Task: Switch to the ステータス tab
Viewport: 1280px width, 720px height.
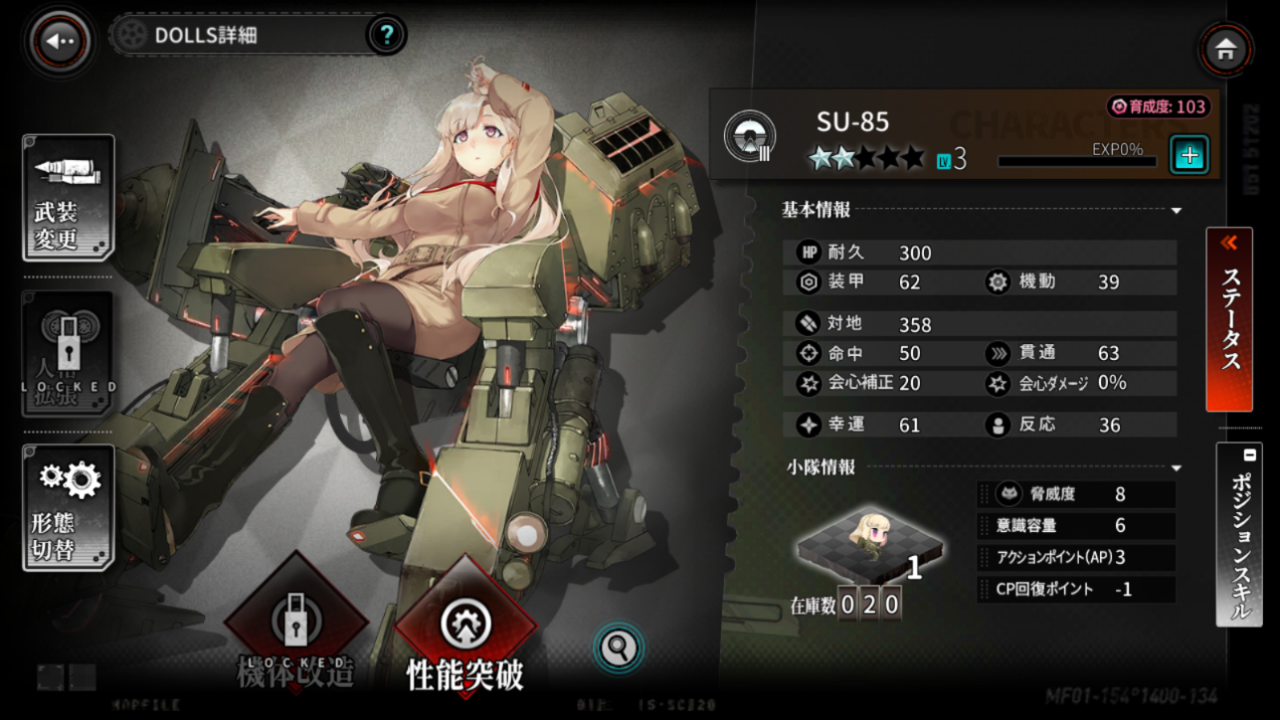Action: 1230,320
